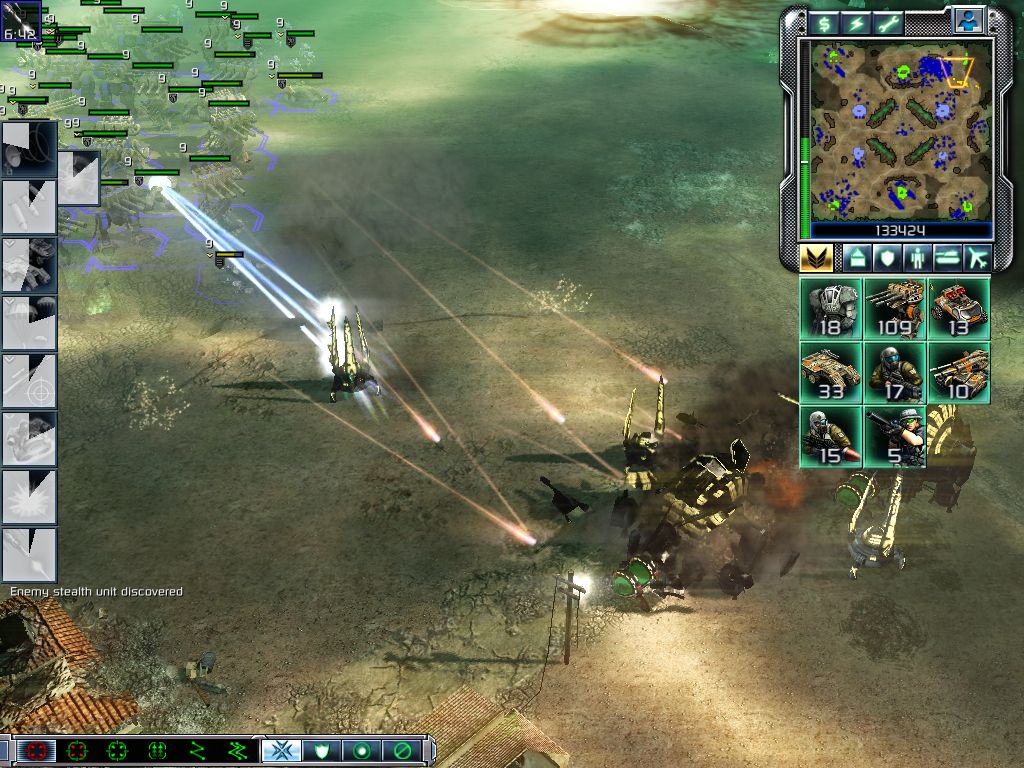1024x768 pixels.
Task: Set the green shield guard stance
Action: coord(320,750)
